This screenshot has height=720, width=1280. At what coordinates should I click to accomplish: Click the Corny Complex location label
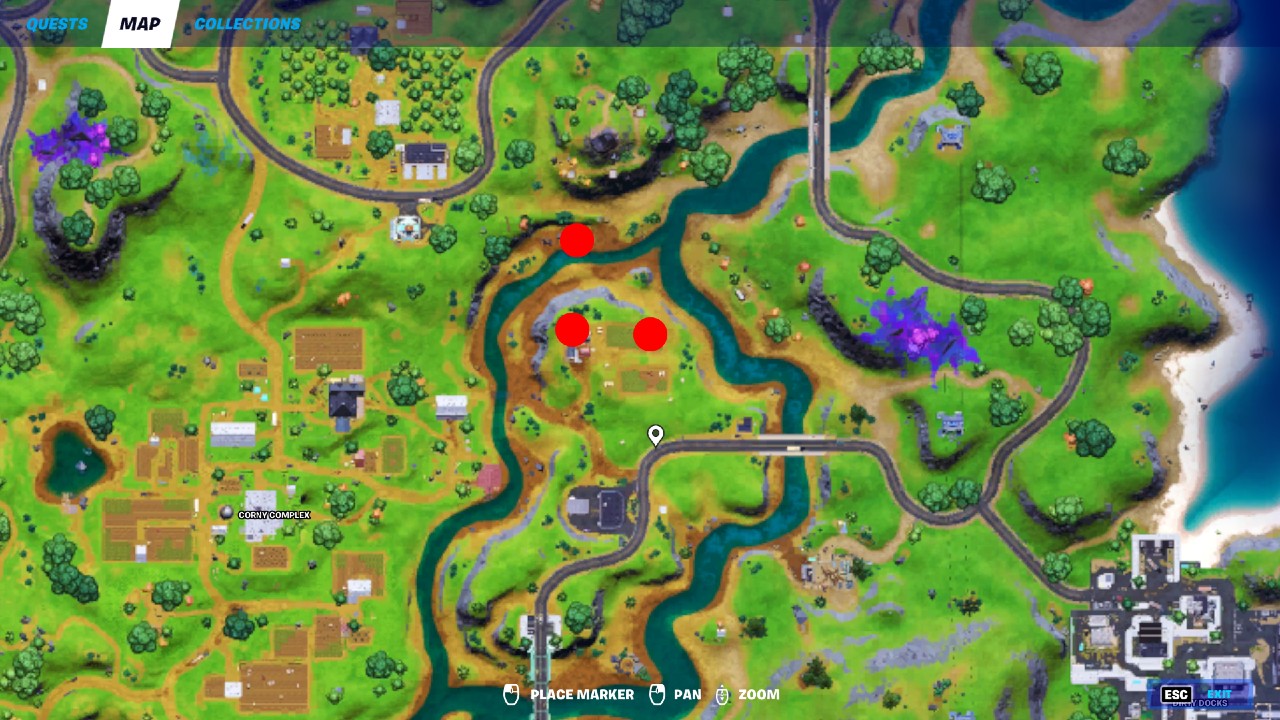[x=277, y=516]
